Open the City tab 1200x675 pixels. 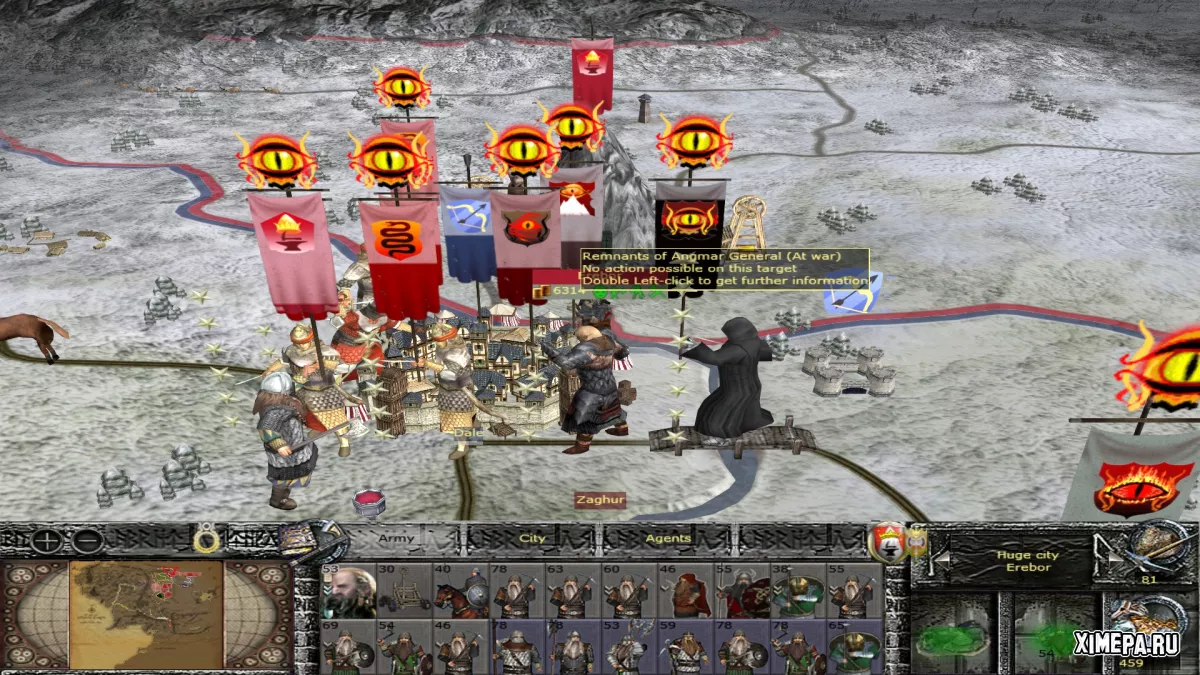point(533,538)
